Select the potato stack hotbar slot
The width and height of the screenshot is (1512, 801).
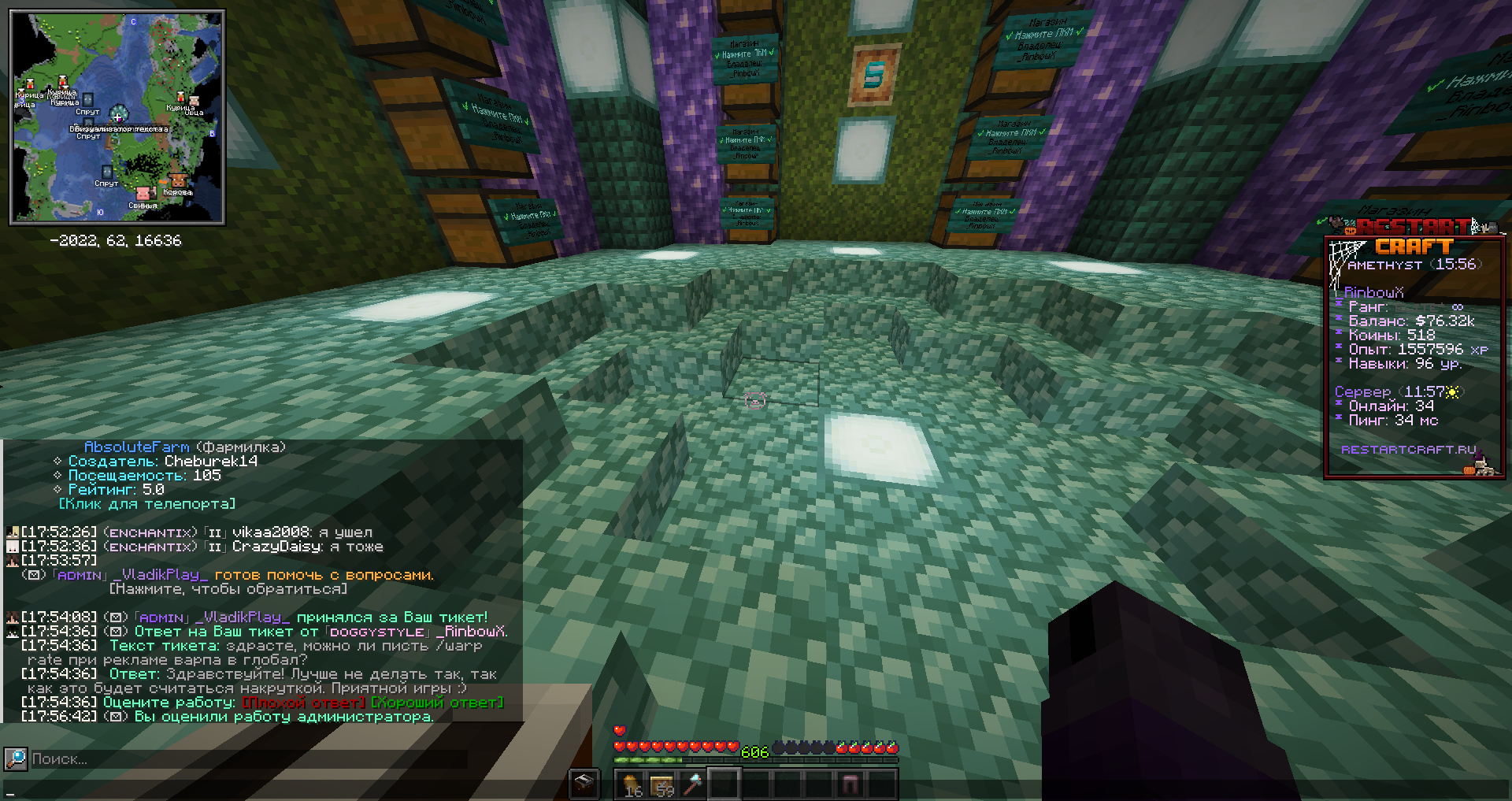pos(631,784)
